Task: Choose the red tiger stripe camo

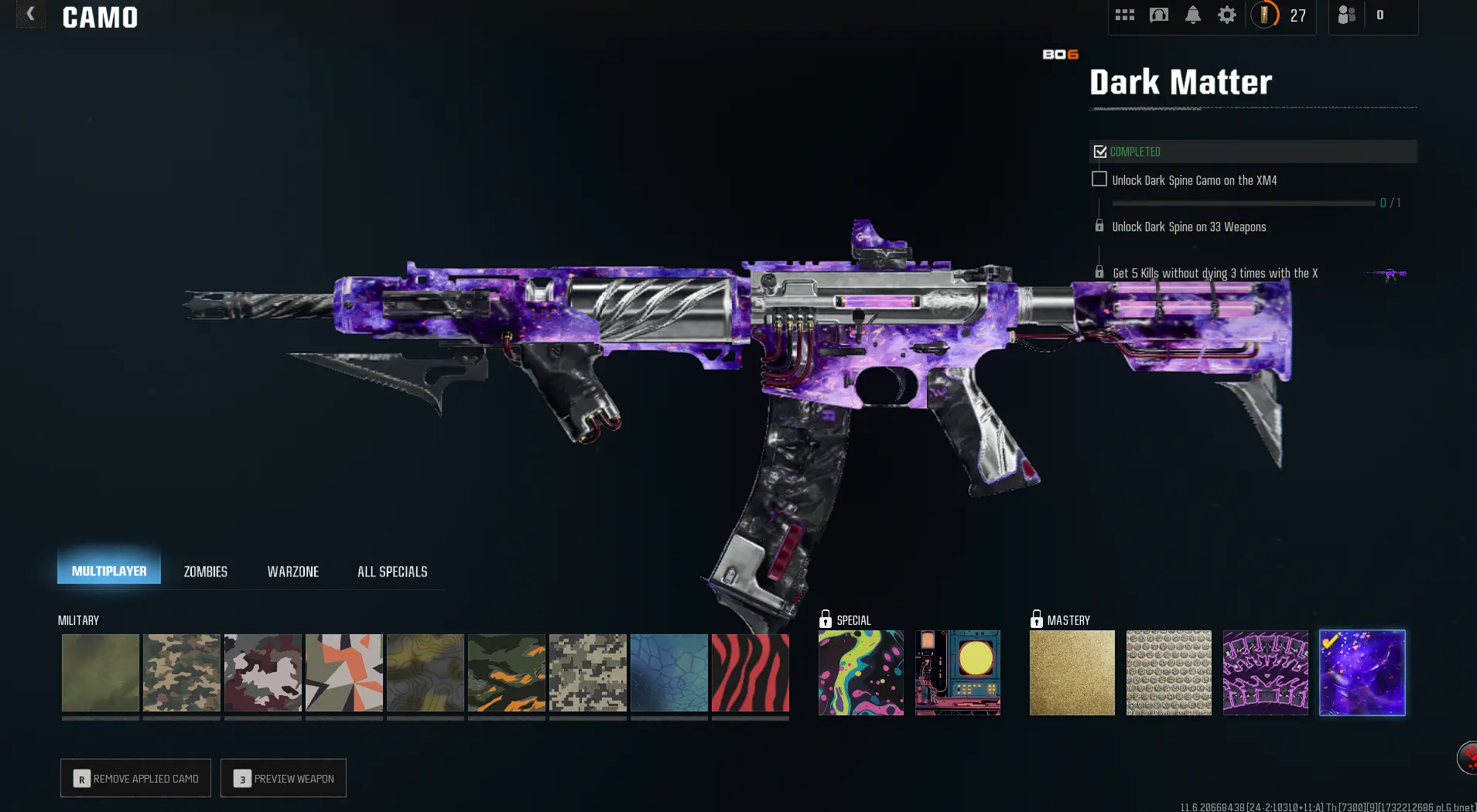Action: (750, 673)
